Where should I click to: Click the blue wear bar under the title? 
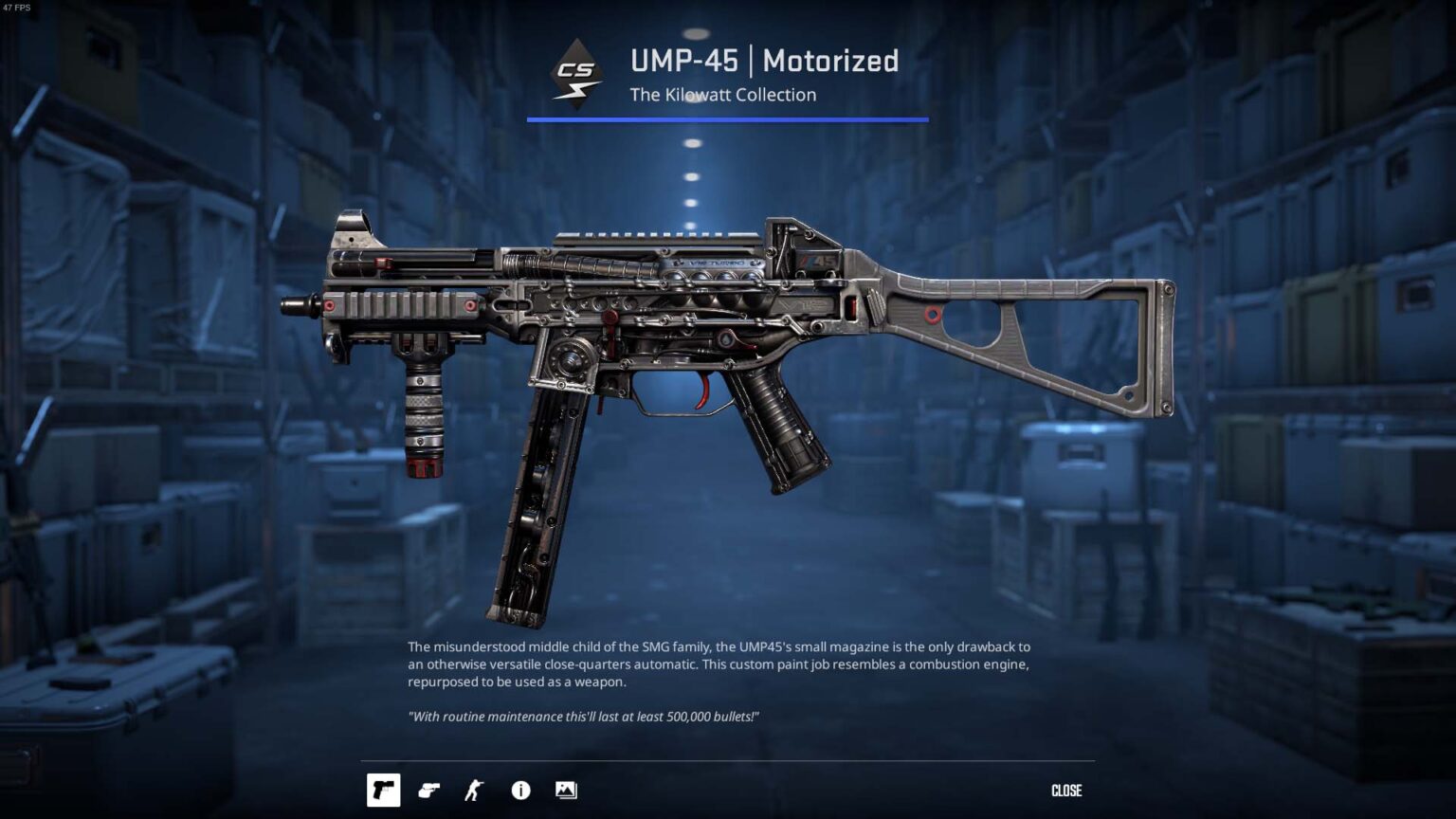pyautogui.click(x=727, y=118)
